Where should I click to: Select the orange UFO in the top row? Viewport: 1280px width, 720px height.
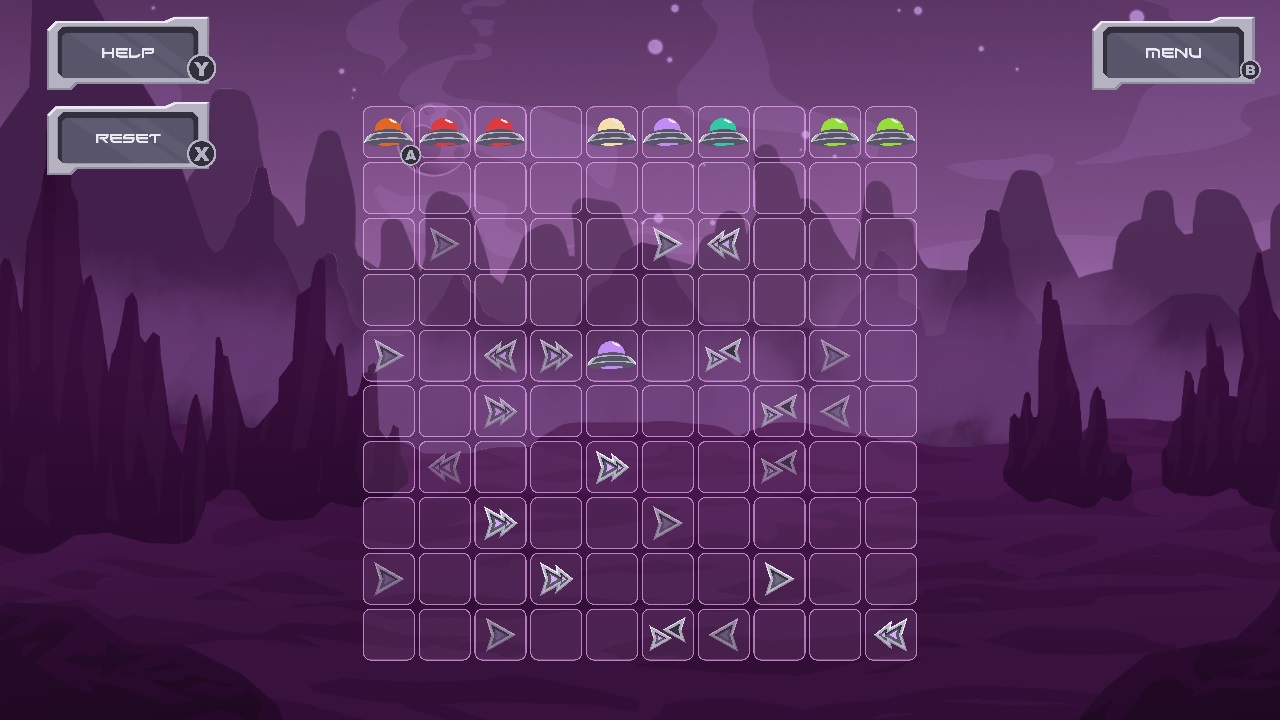388,133
